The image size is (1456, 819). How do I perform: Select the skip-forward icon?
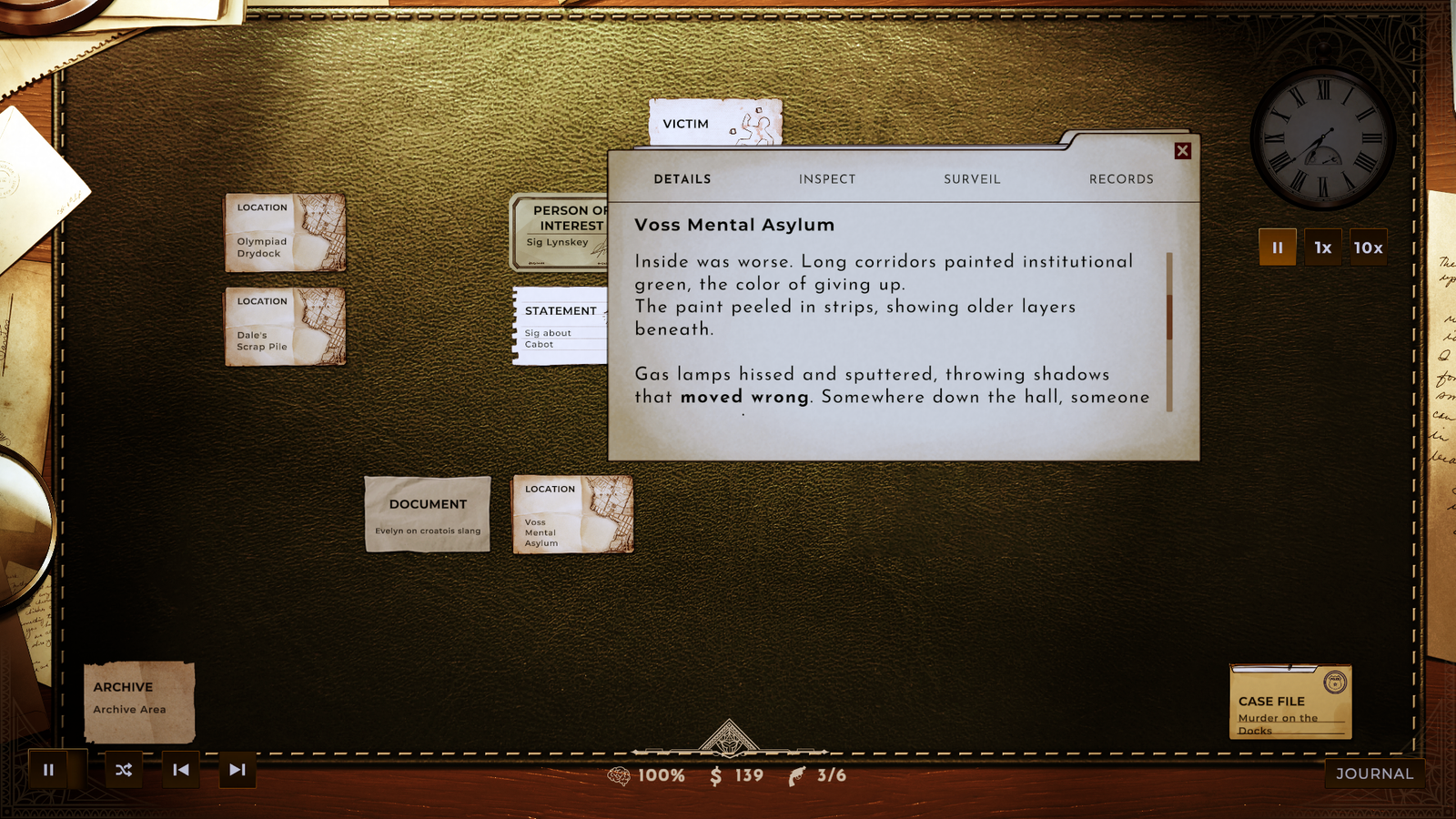coord(237,770)
